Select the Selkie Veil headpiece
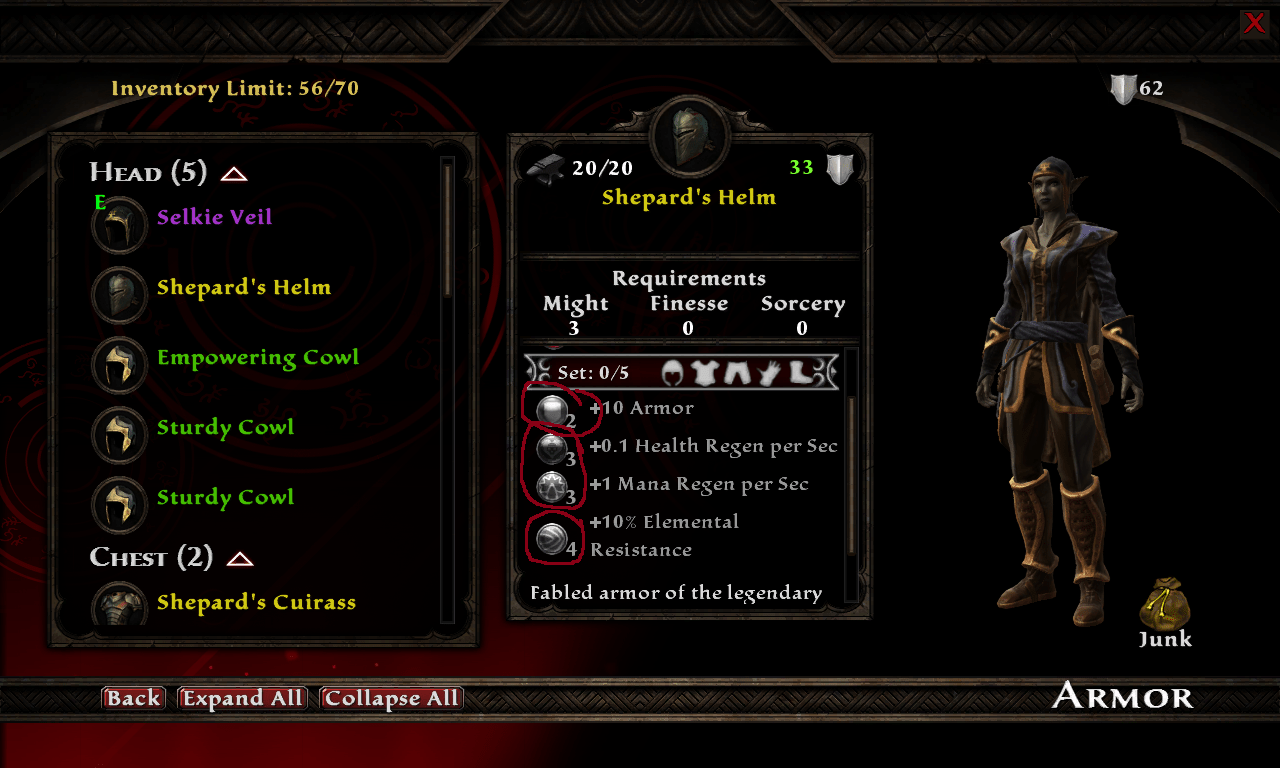Screen dimensions: 1280x768 coord(213,217)
